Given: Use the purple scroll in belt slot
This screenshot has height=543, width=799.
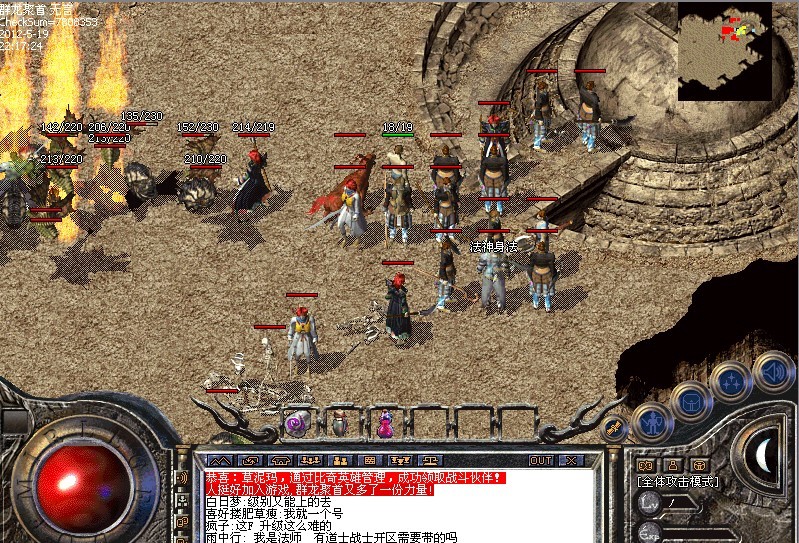Looking at the screenshot, I should point(297,423).
